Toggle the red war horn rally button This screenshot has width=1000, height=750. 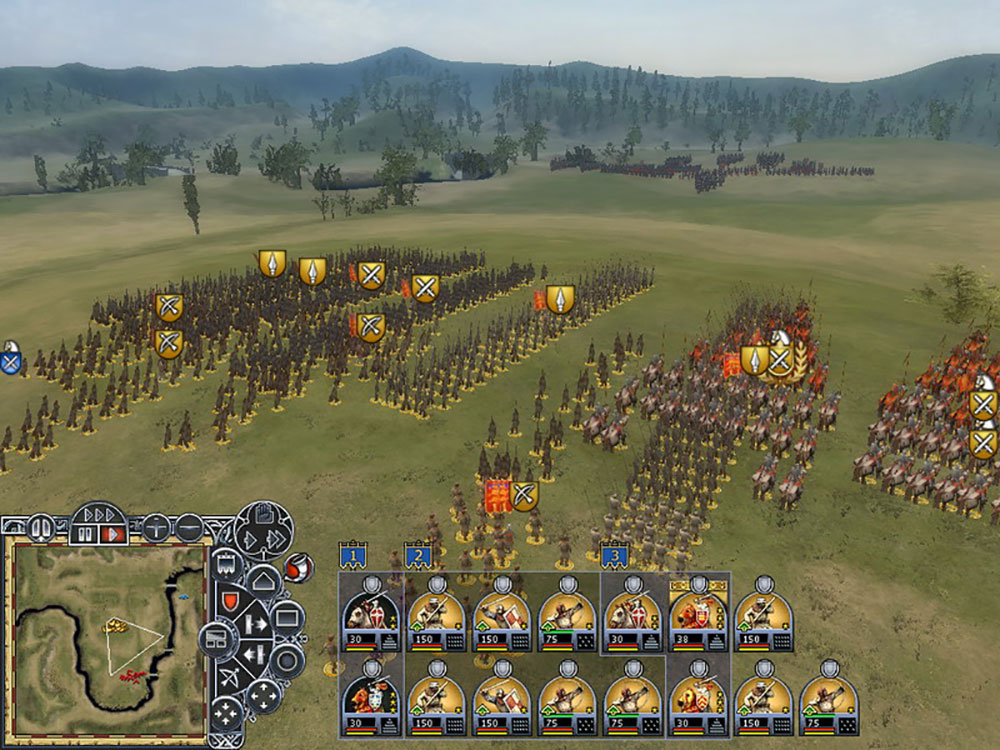(297, 566)
